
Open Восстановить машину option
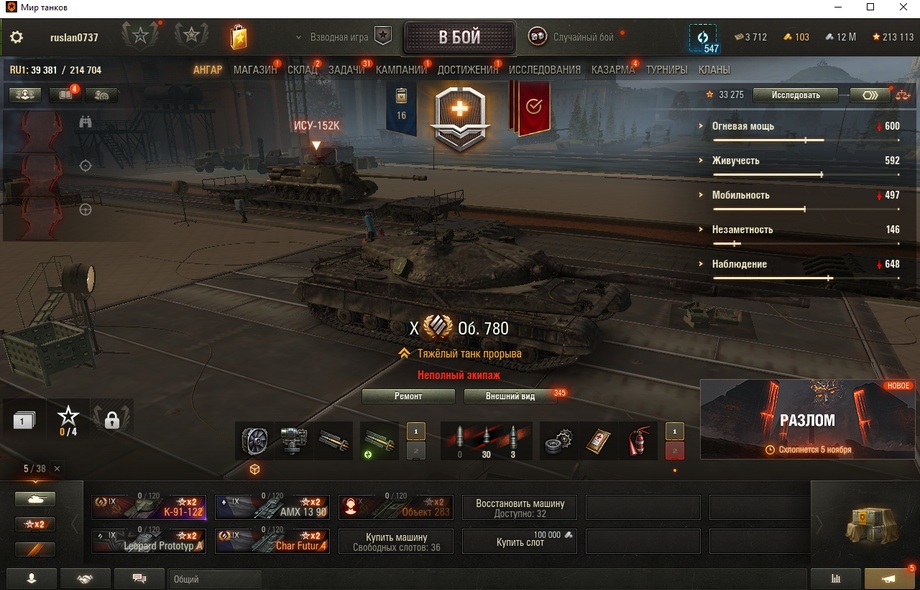520,507
